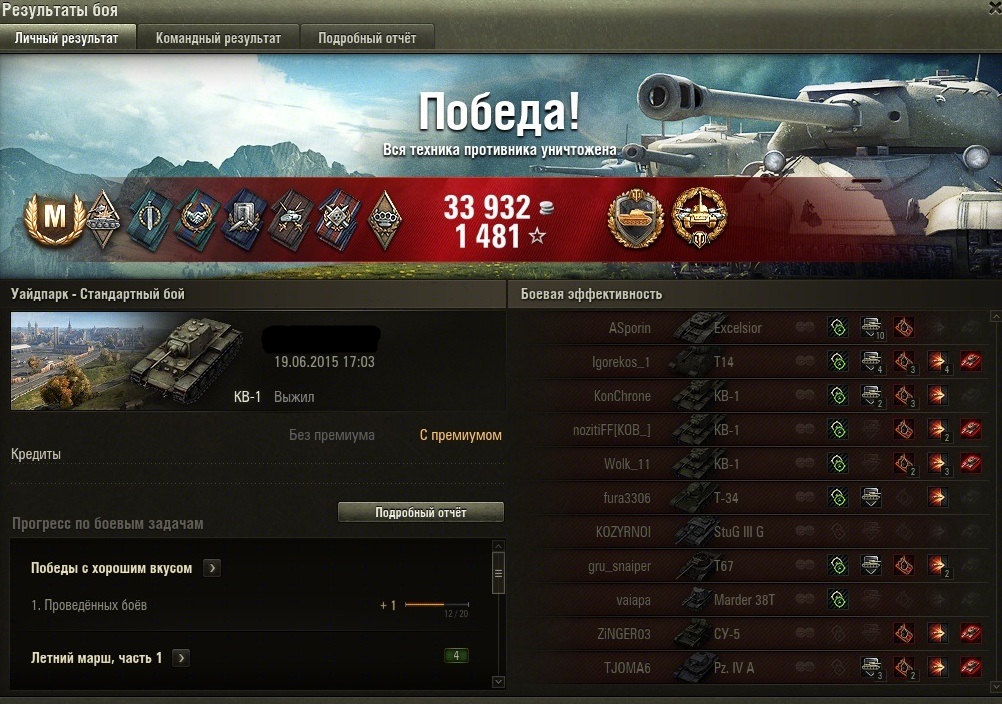
Task: Click the brass knuckles achievement medal
Action: tap(383, 218)
